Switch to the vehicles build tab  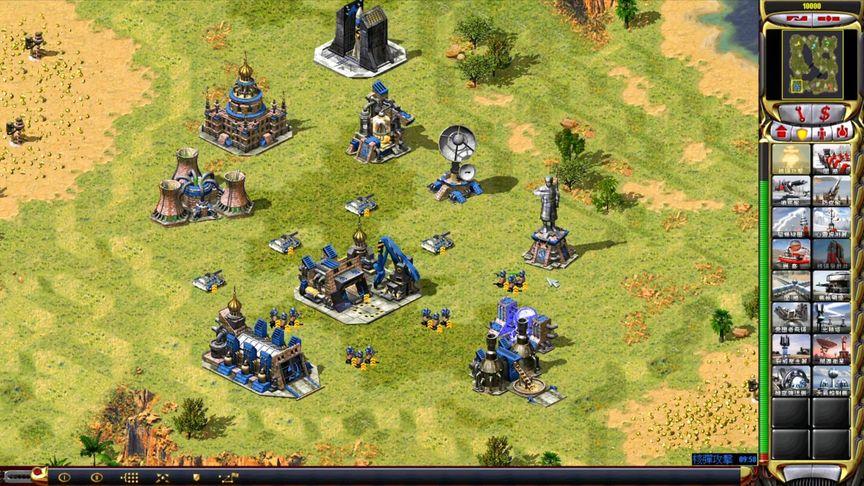[843, 133]
